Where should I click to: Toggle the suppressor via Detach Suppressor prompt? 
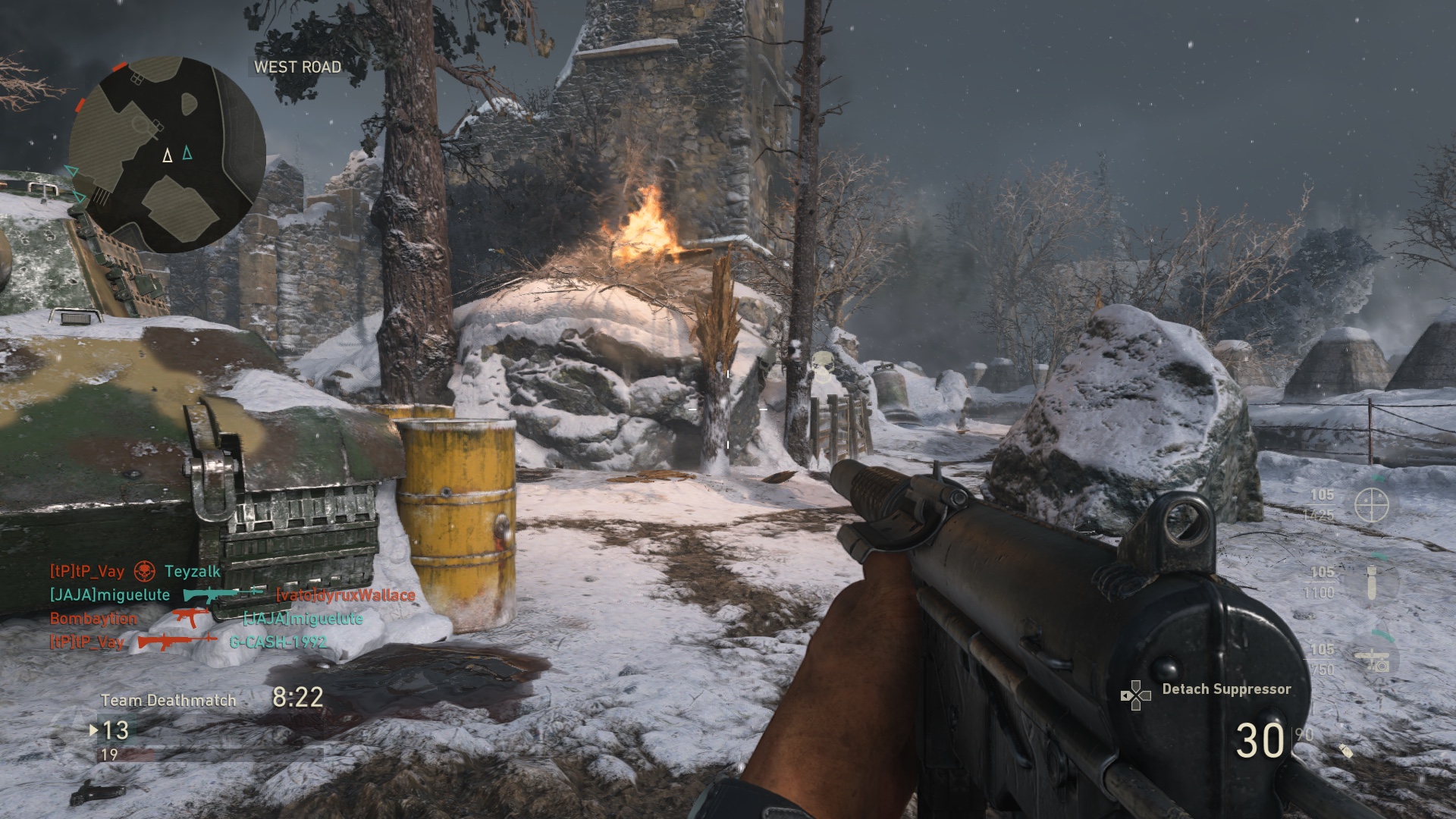click(x=1227, y=689)
